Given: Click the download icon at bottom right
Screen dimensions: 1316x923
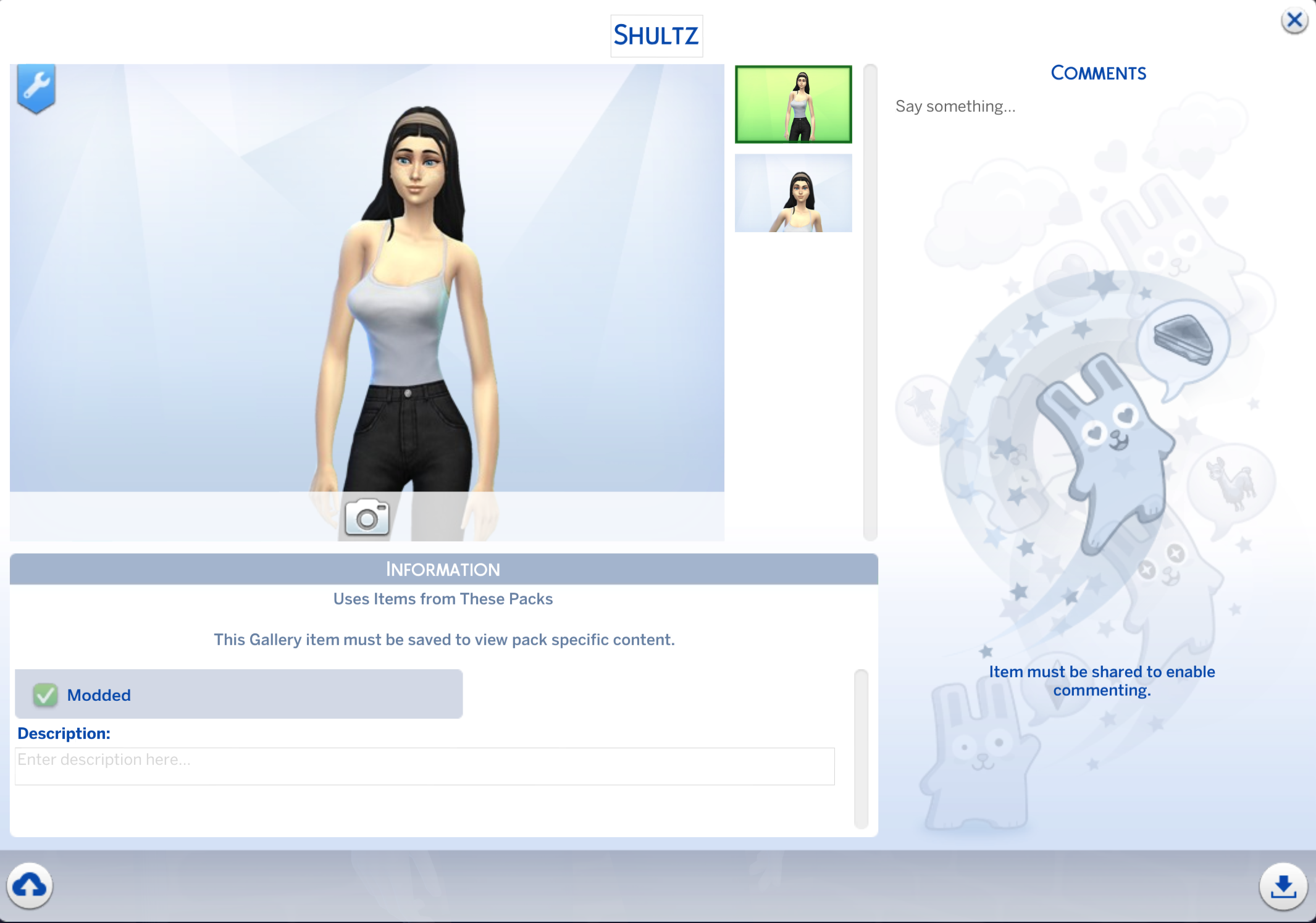Looking at the screenshot, I should 1283,887.
